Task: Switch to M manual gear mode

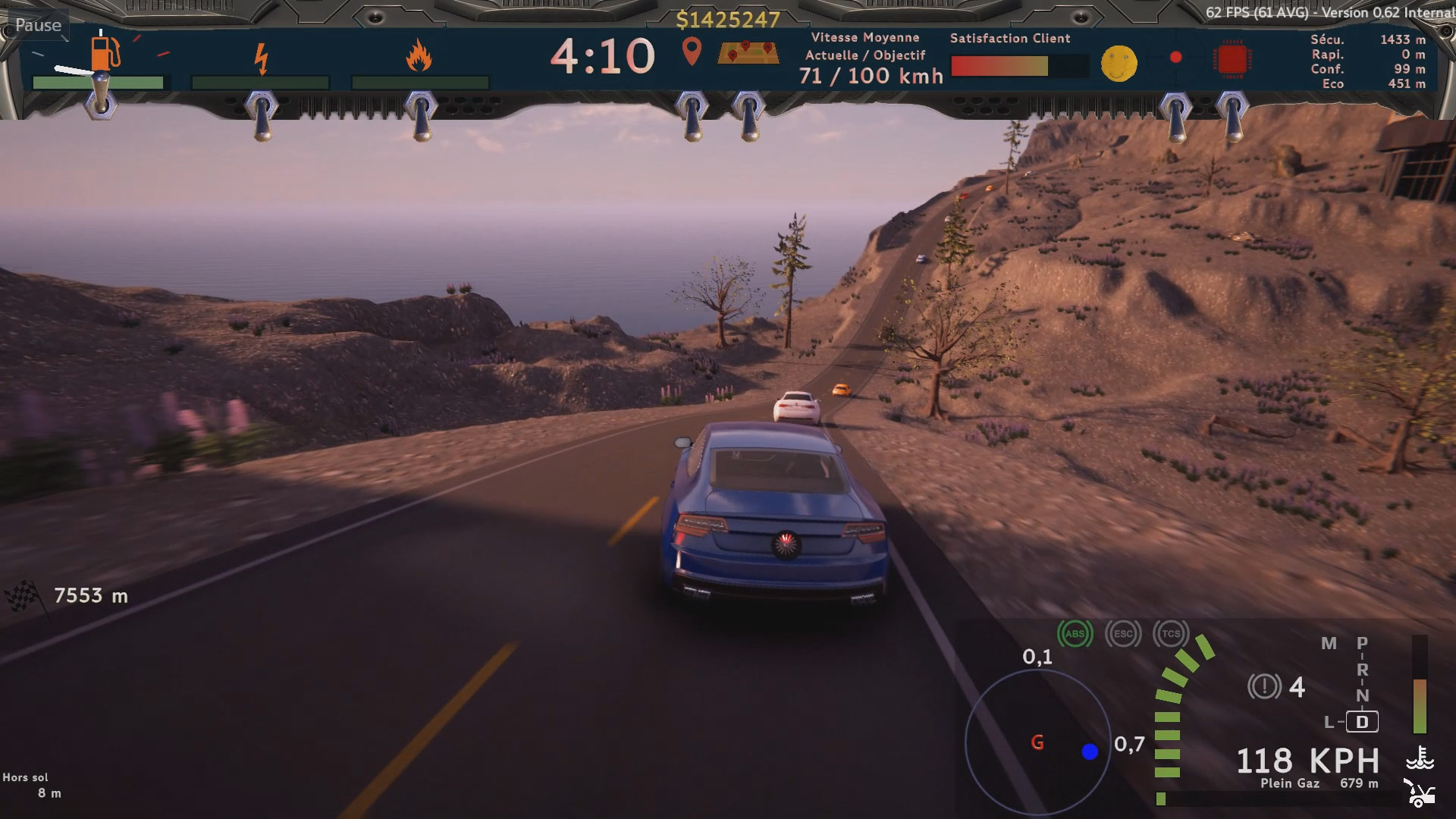Action: click(x=1329, y=644)
